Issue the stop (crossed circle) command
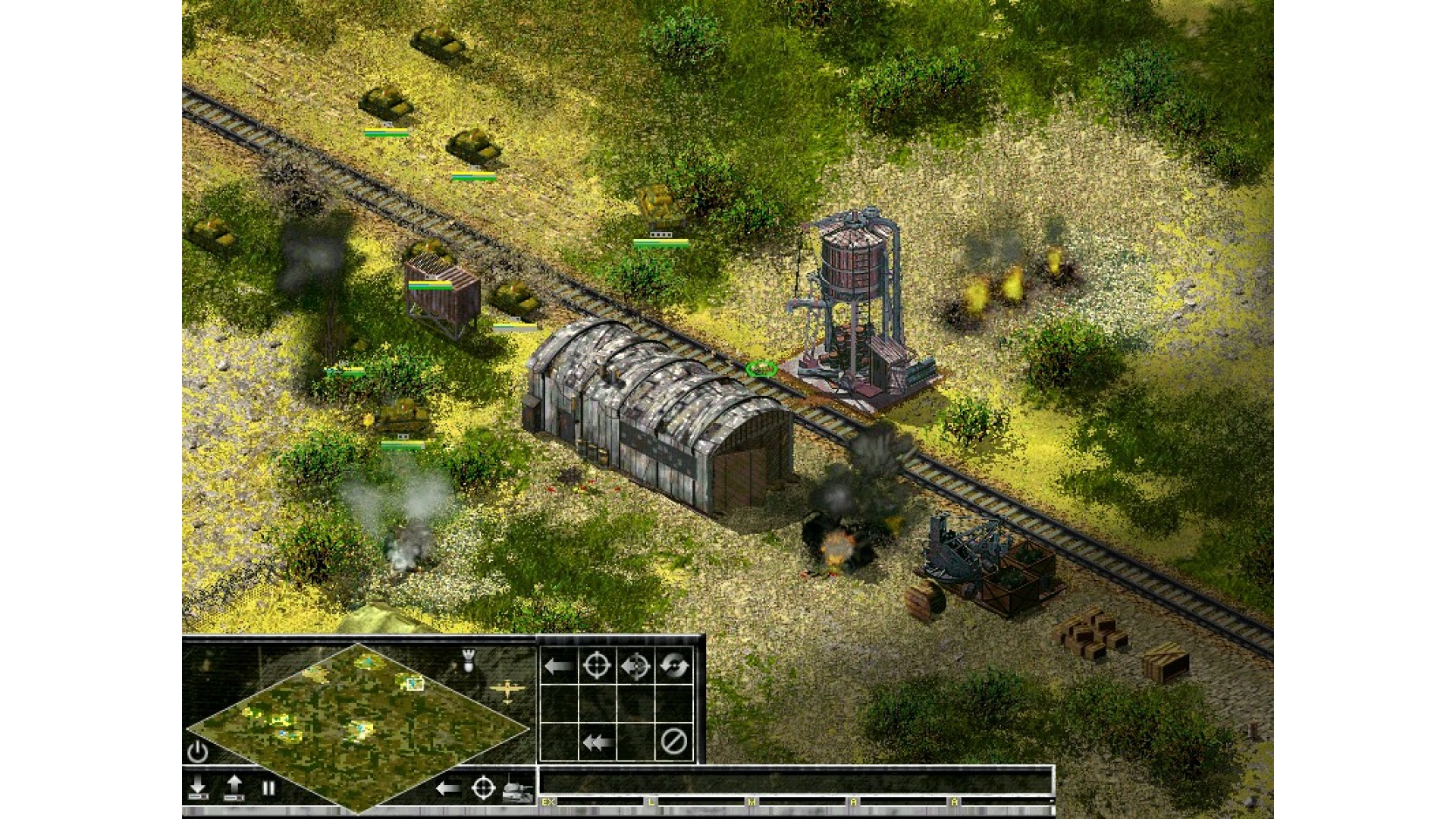Screen dimensions: 1456x819 [673, 742]
